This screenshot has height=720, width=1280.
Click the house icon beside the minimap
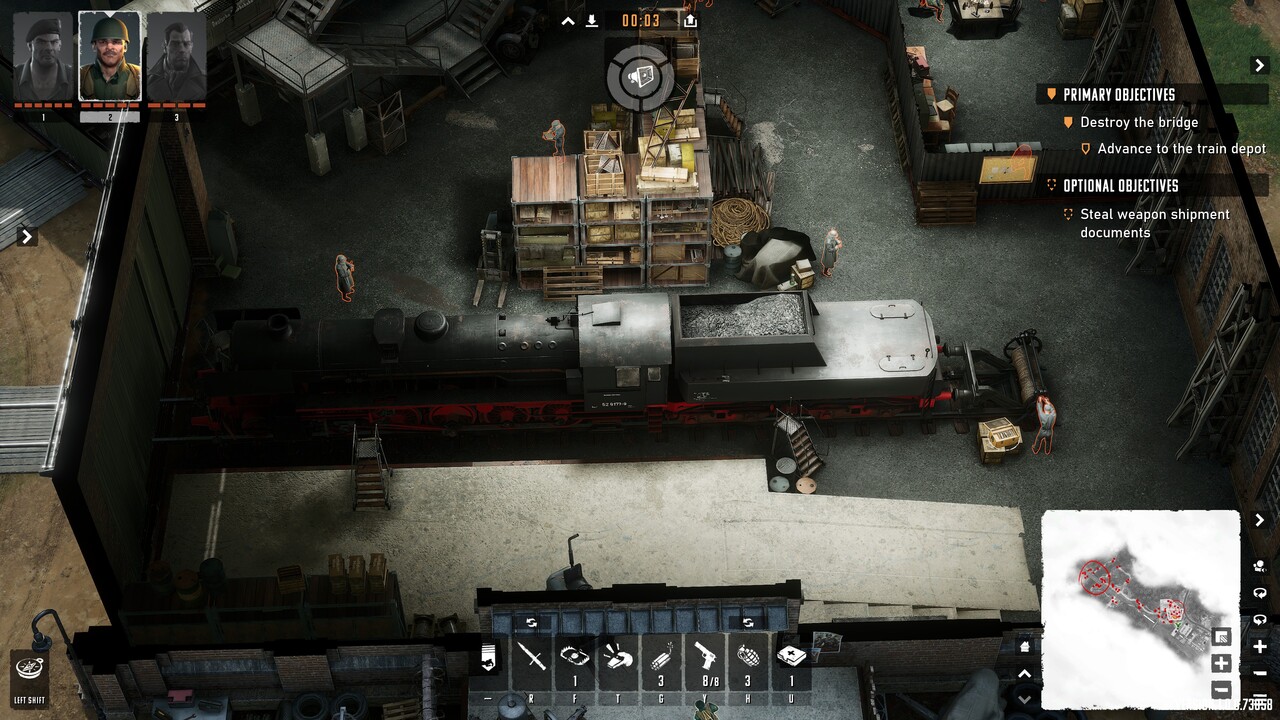coord(1024,647)
